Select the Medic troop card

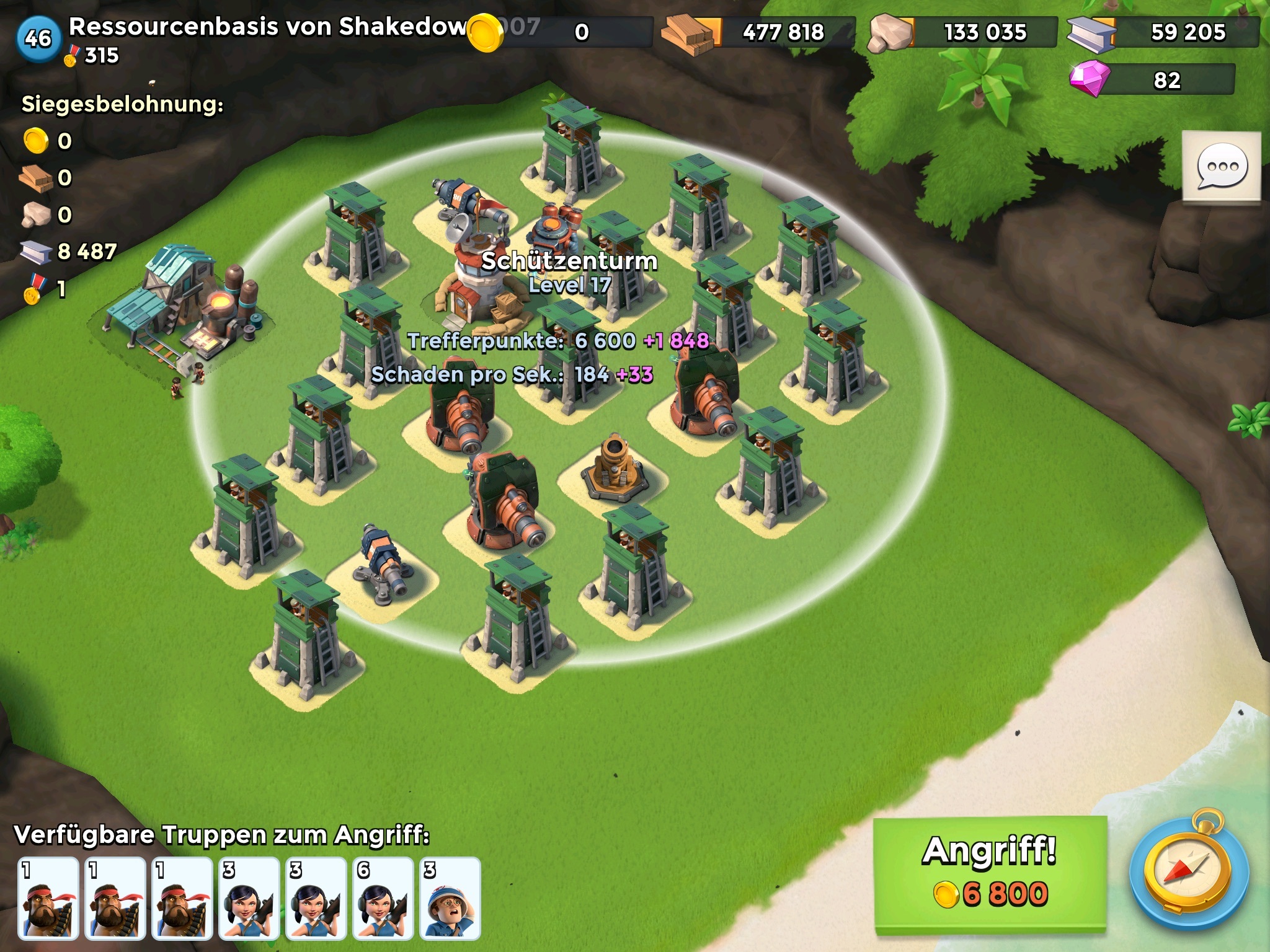pyautogui.click(x=450, y=897)
